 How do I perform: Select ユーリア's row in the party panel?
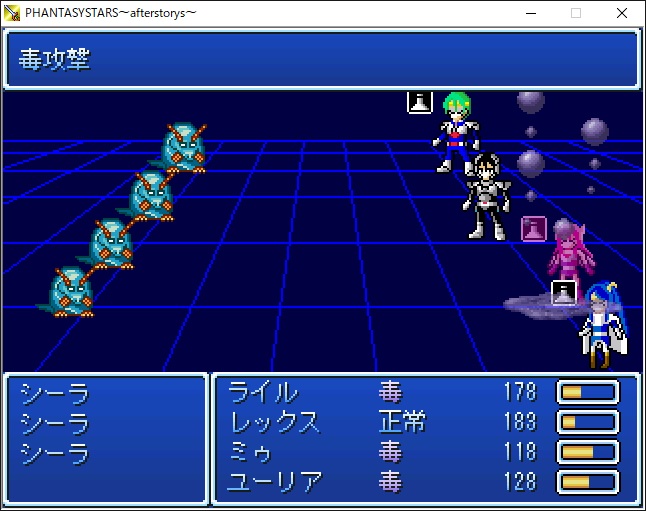(x=276, y=482)
